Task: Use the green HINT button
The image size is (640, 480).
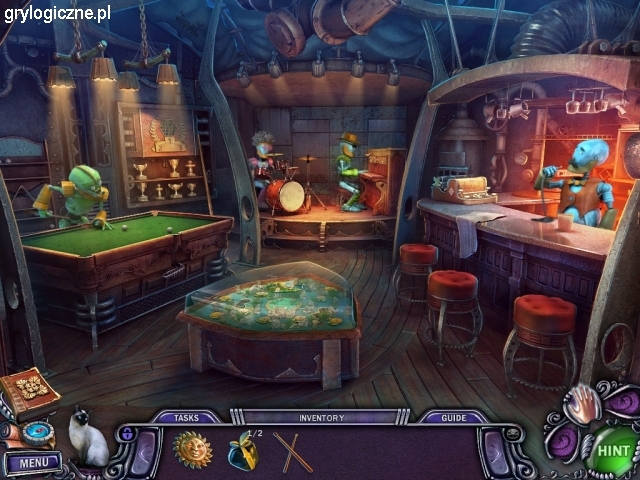Action: (x=612, y=451)
